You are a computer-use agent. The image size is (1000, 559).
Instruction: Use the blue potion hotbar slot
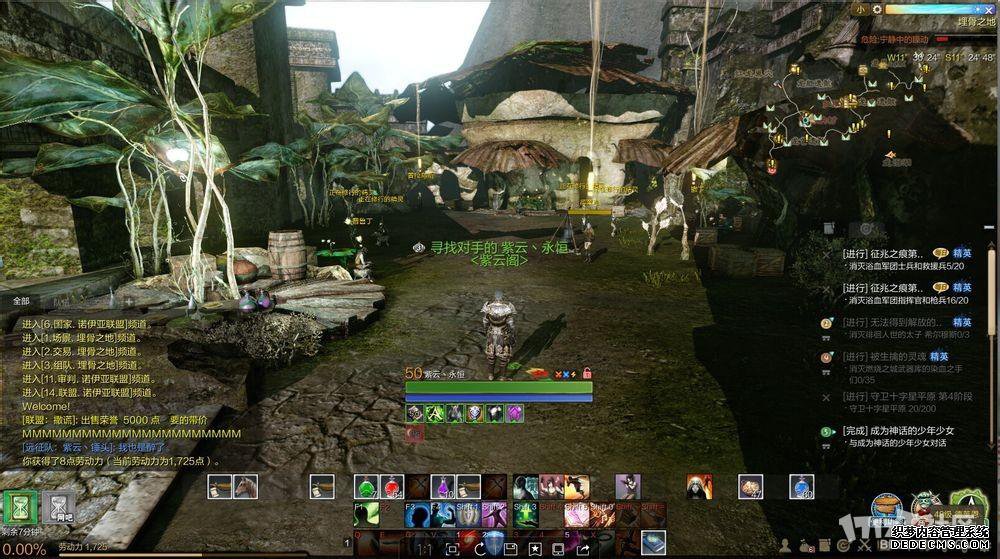point(802,487)
